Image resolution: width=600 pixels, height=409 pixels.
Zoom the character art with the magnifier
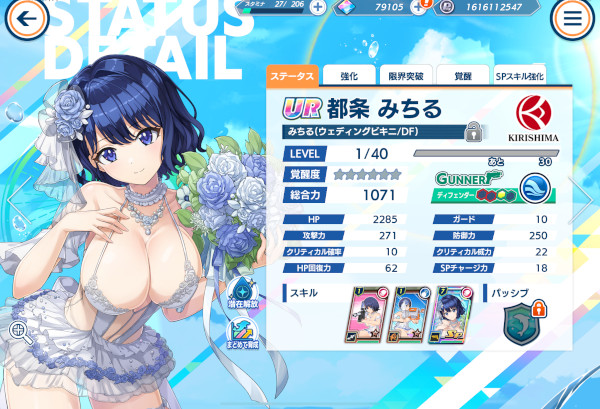(x=19, y=332)
